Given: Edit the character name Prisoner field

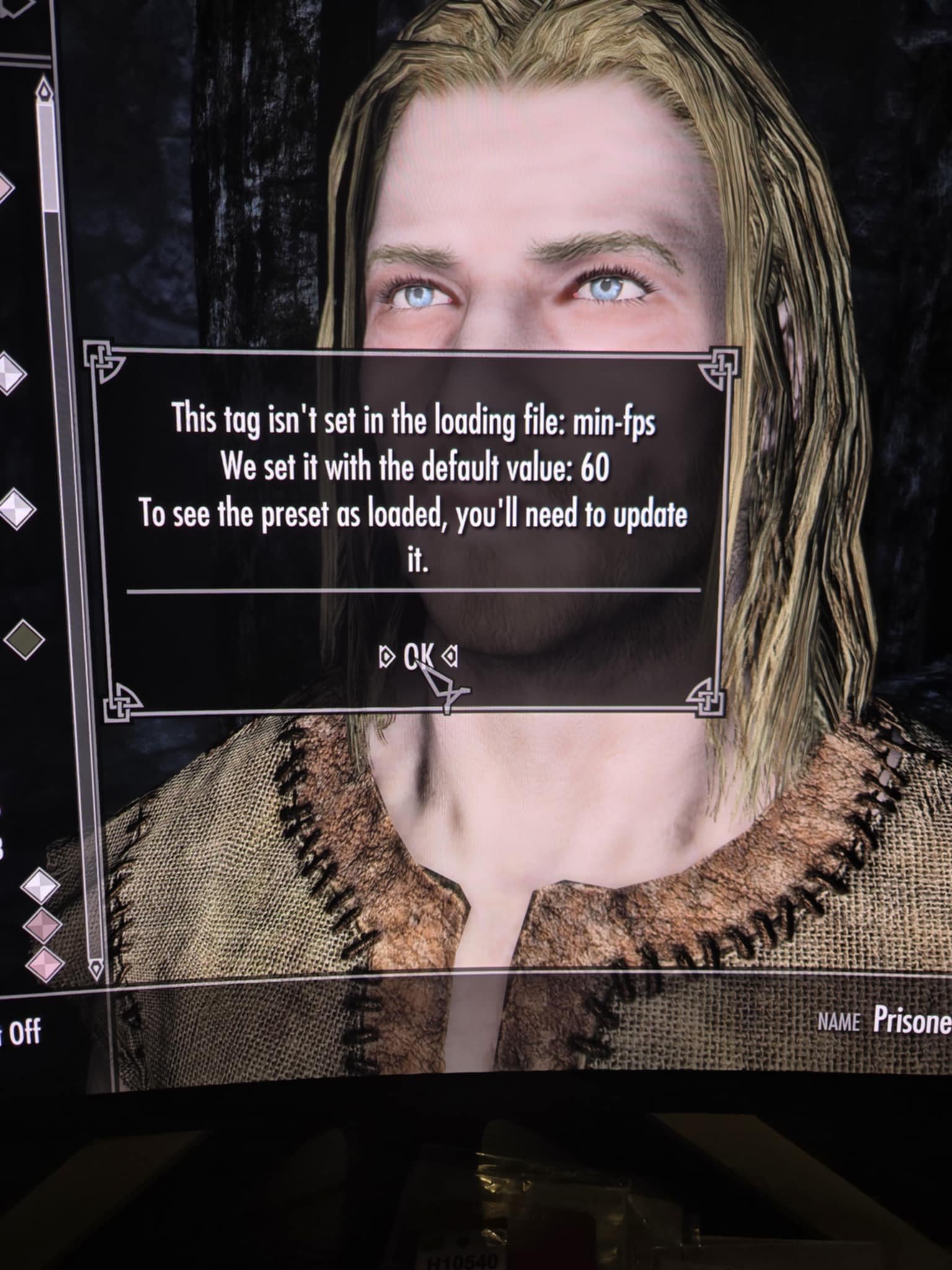Looking at the screenshot, I should point(911,1020).
